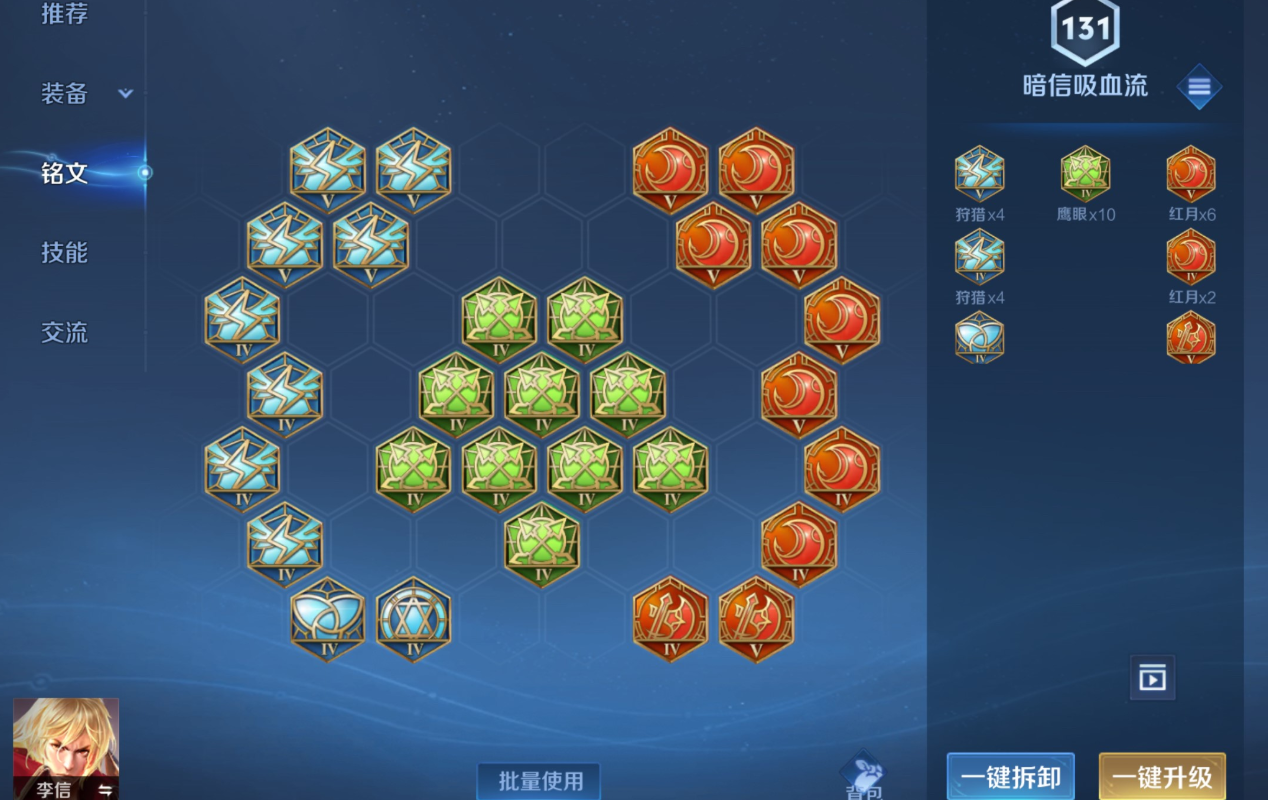This screenshot has height=800, width=1268.
Task: Select the 红月x6 rune summary entry
Action: pos(1191,182)
